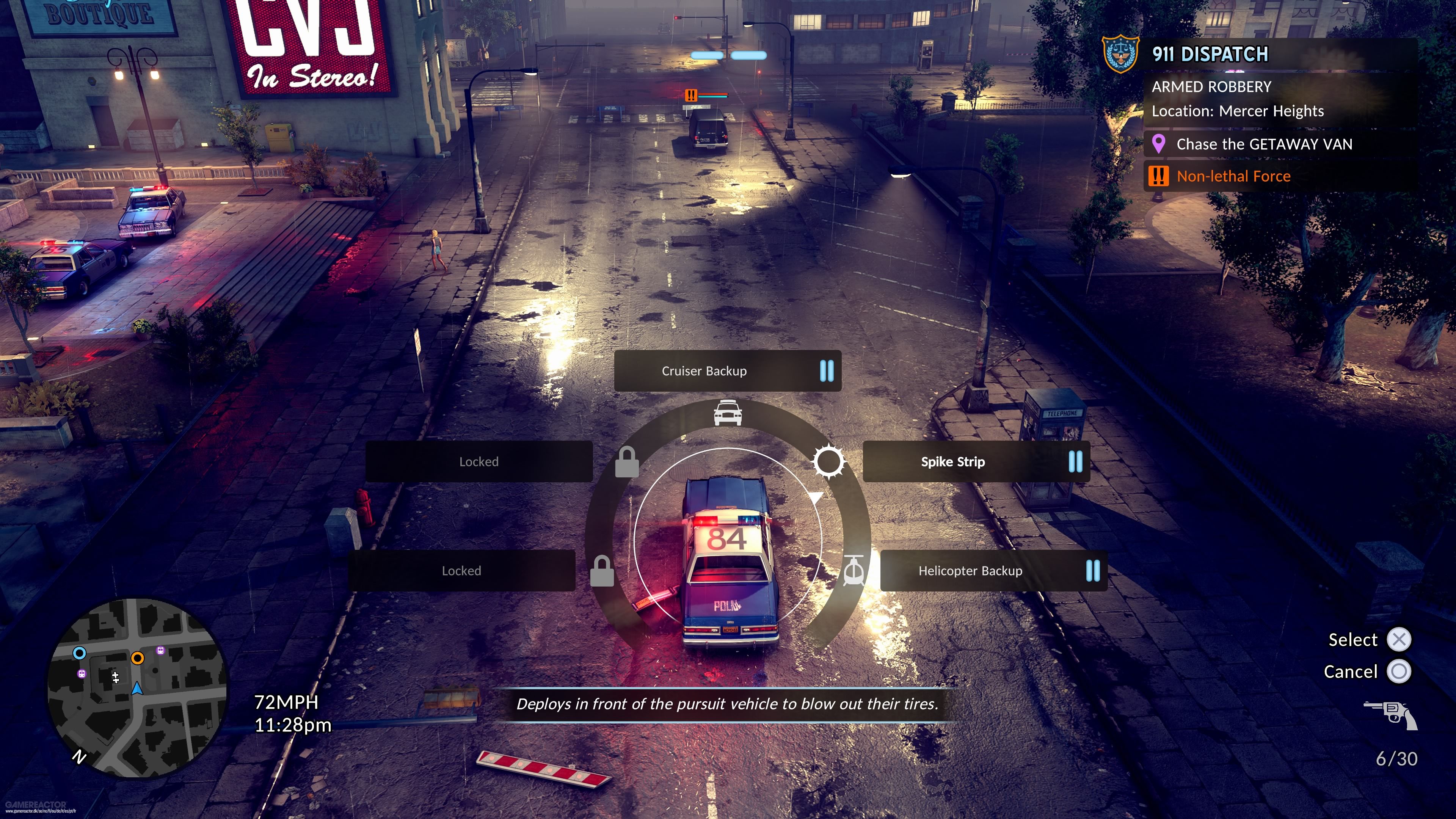The image size is (1456, 819).
Task: Select the police cruiser icon on the radial wheel
Action: tap(728, 414)
